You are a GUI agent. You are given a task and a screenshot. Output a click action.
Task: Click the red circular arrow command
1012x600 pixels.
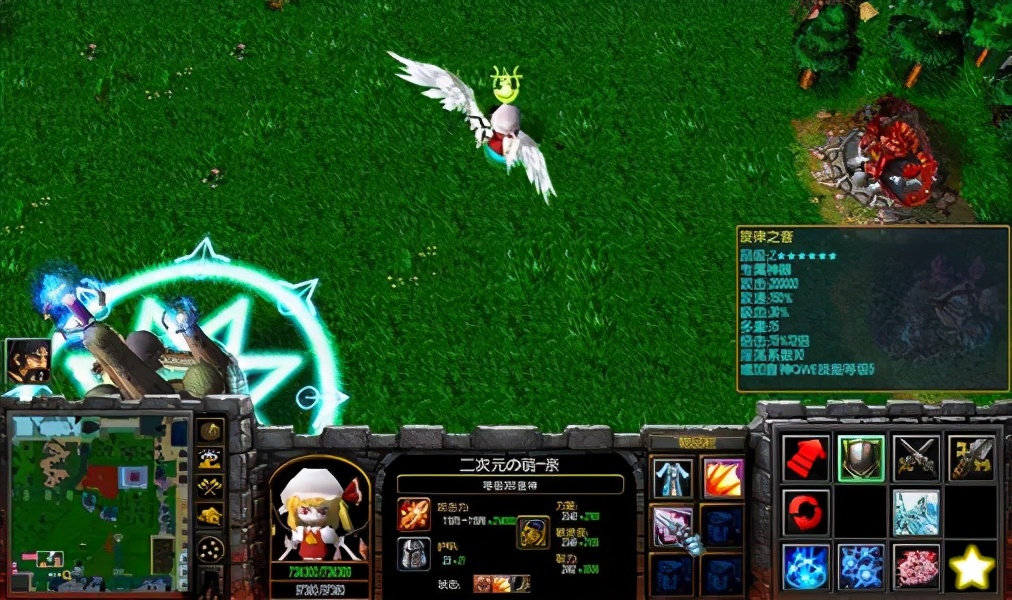(806, 511)
